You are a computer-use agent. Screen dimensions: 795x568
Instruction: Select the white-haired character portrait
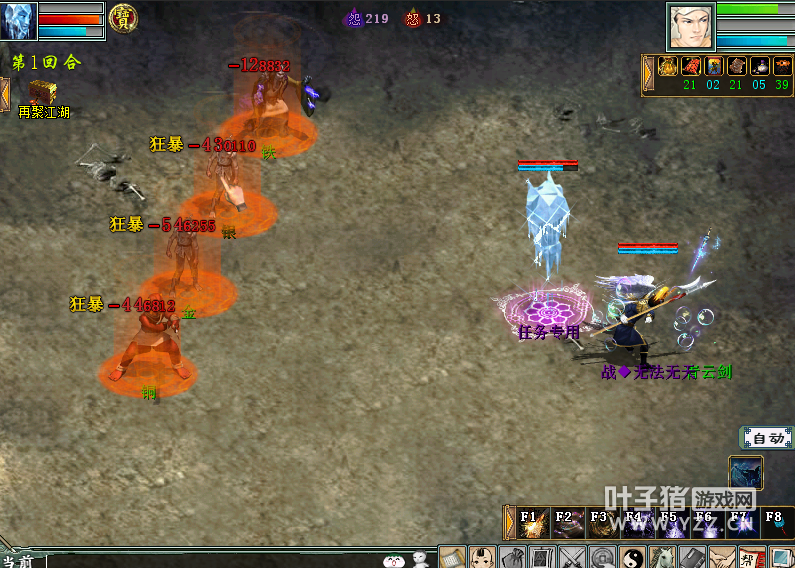691,26
